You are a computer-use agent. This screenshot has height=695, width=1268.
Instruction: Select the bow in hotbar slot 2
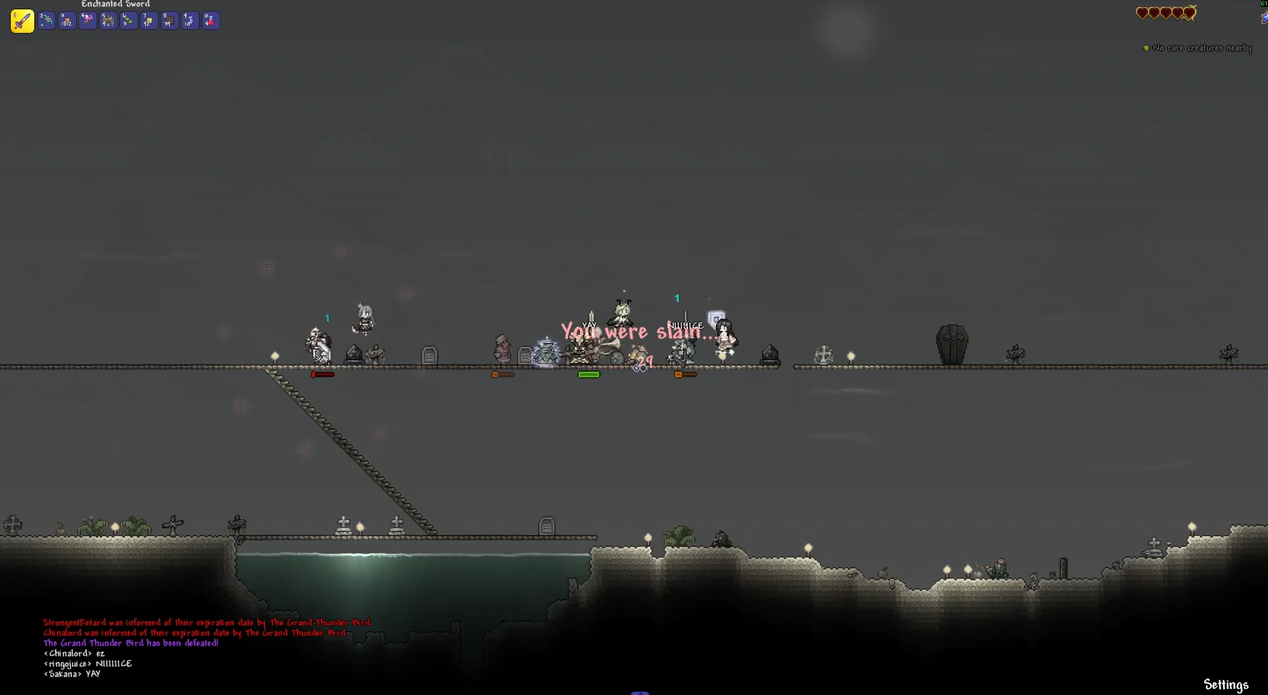point(46,21)
